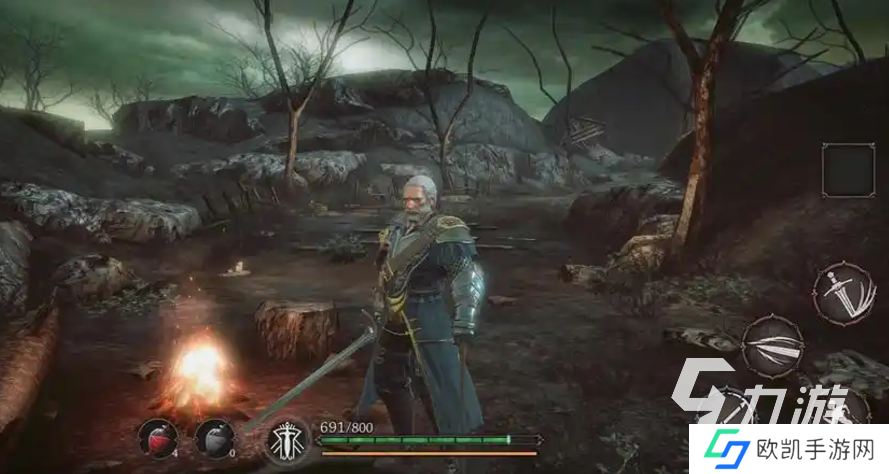Image resolution: width=889 pixels, height=474 pixels.
Task: Tap the empty square slot
Action: (x=849, y=169)
